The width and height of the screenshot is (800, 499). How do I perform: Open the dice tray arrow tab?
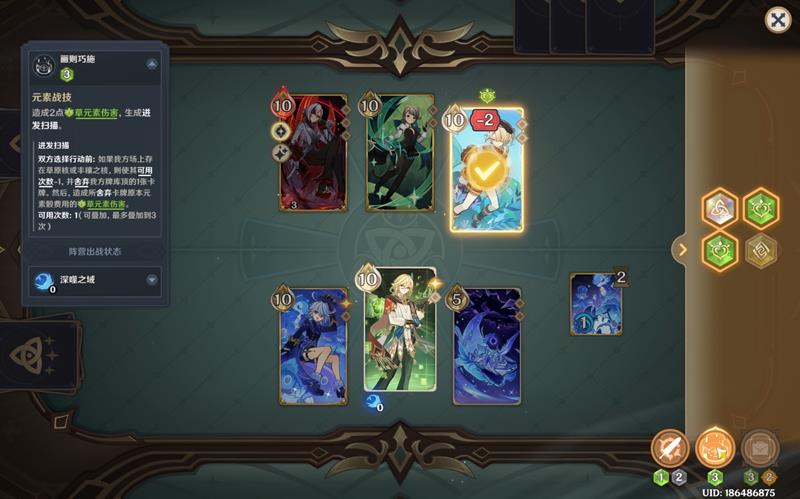pyautogui.click(x=682, y=249)
